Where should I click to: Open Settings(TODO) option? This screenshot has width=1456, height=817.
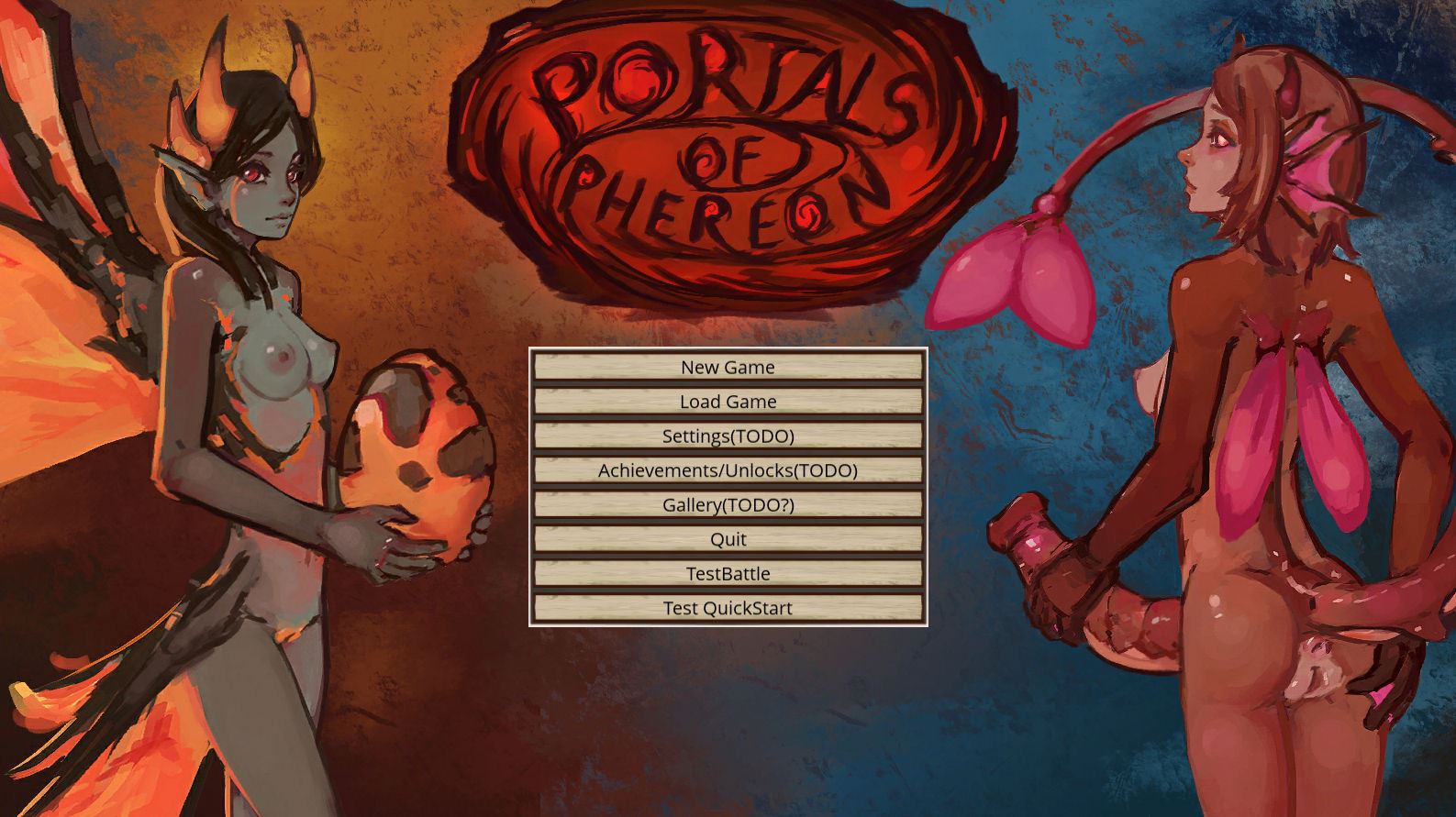[x=728, y=436]
